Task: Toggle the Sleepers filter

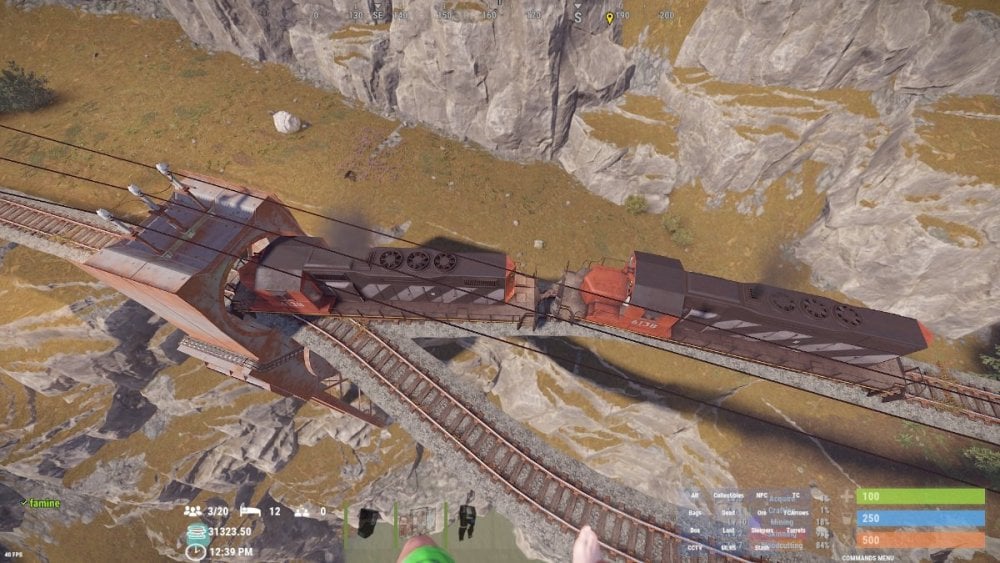Action: pyautogui.click(x=763, y=530)
